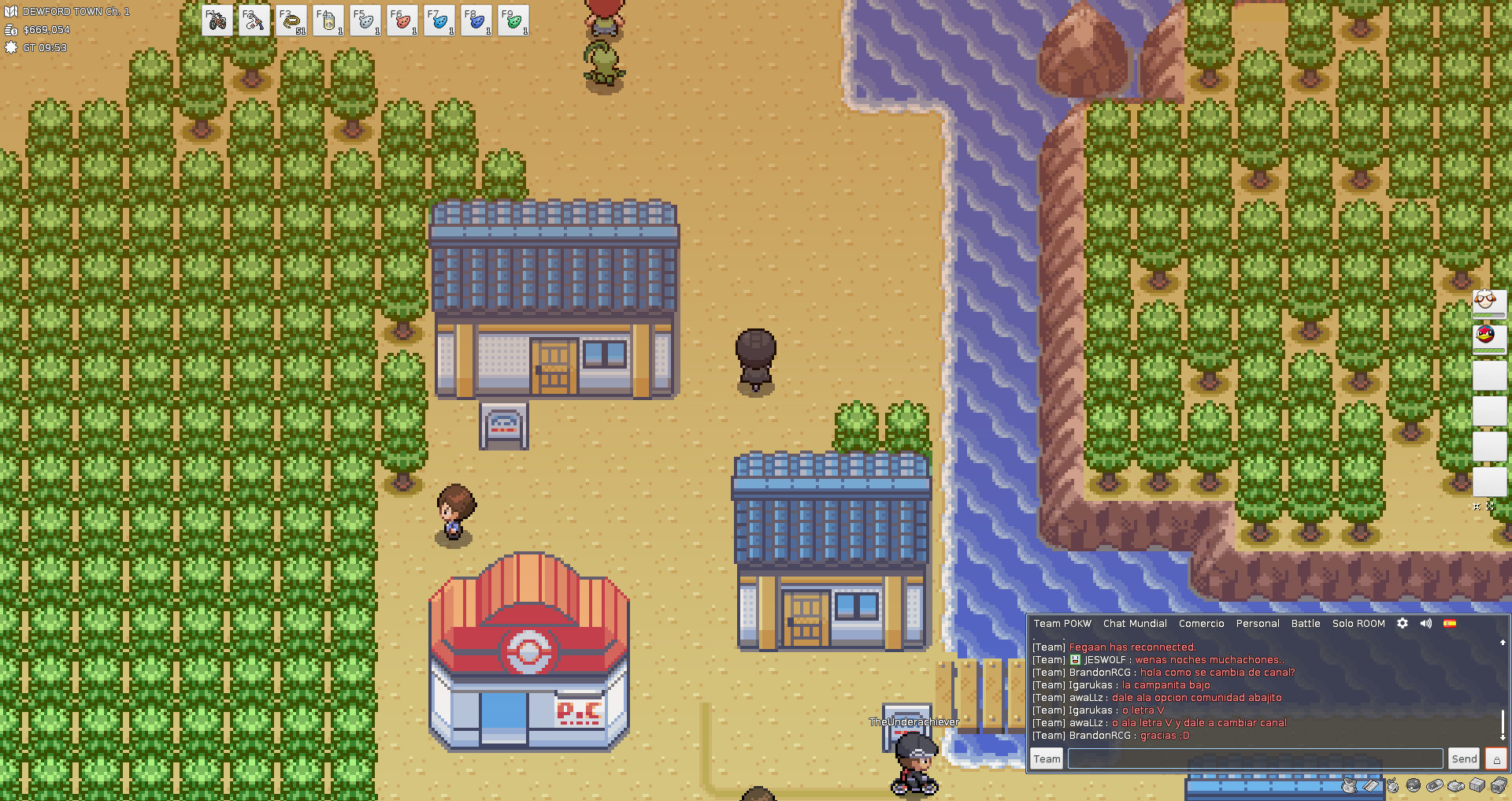This screenshot has width=1512, height=801.
Task: Switch to the Team POKW chat tab
Action: (x=1062, y=624)
